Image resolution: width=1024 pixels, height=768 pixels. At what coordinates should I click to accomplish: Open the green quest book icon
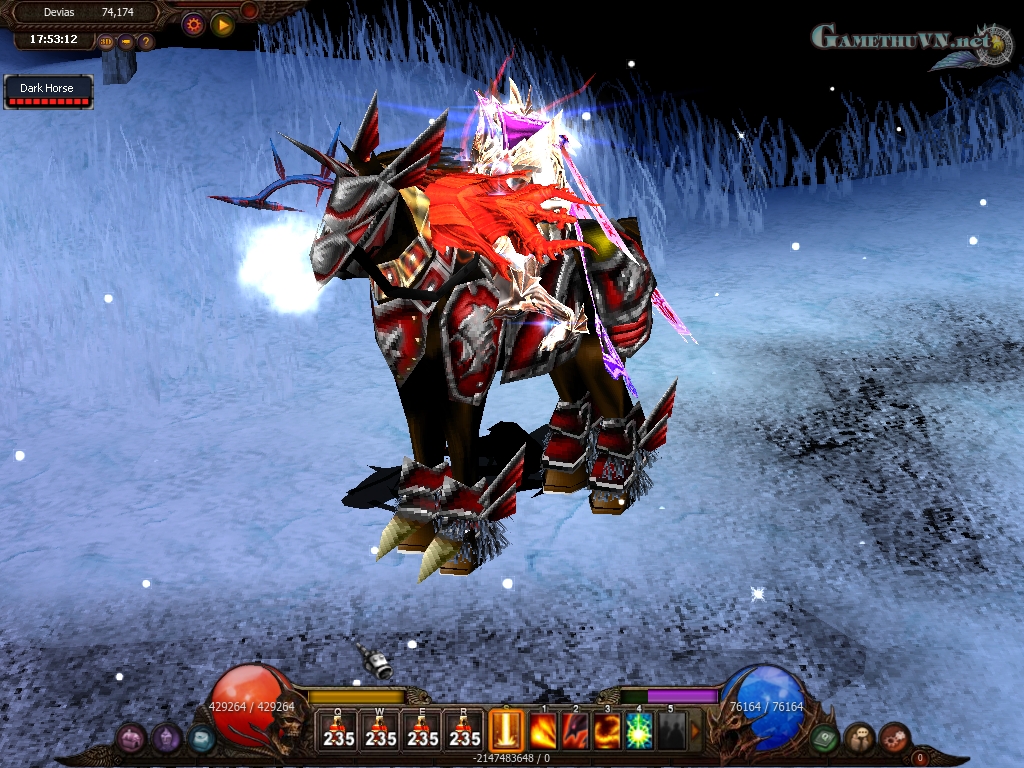pos(825,738)
